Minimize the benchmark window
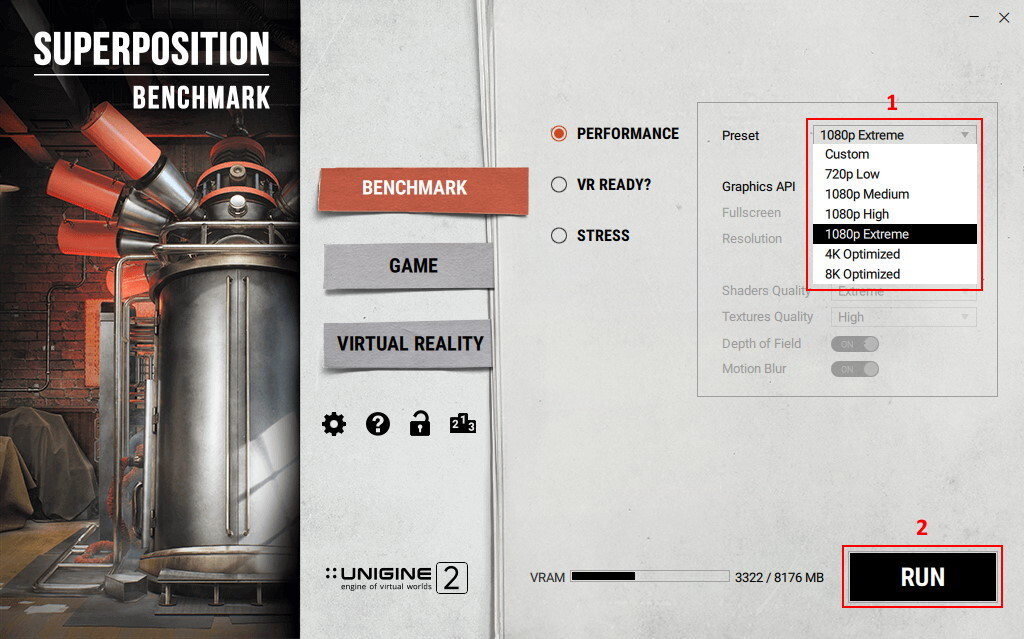This screenshot has height=639, width=1024. pyautogui.click(x=975, y=17)
